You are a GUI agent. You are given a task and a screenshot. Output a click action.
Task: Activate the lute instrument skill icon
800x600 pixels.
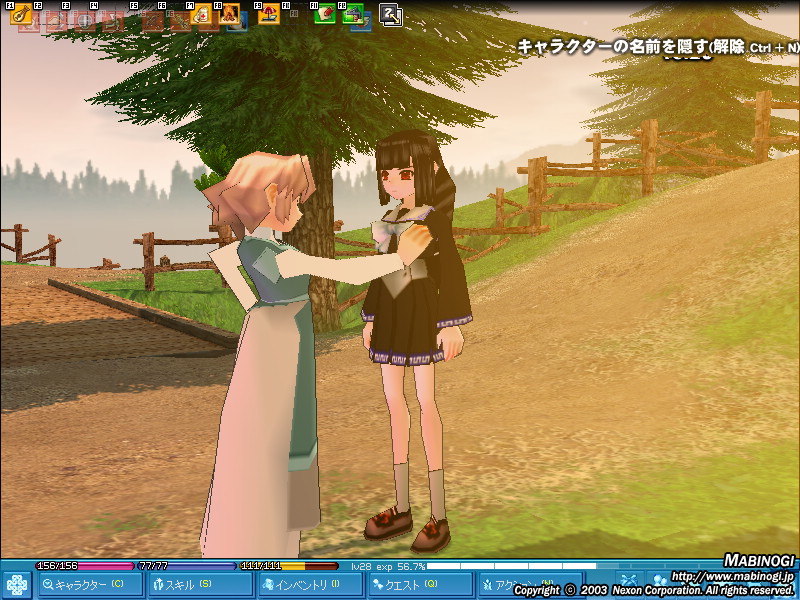click(x=19, y=14)
